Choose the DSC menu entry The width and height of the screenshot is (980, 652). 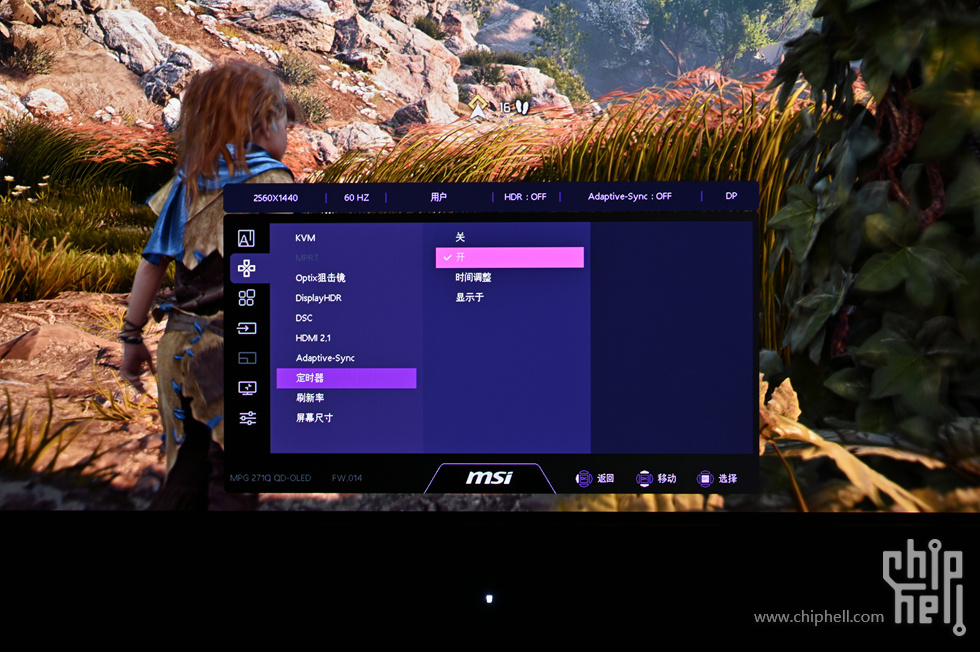tap(304, 318)
